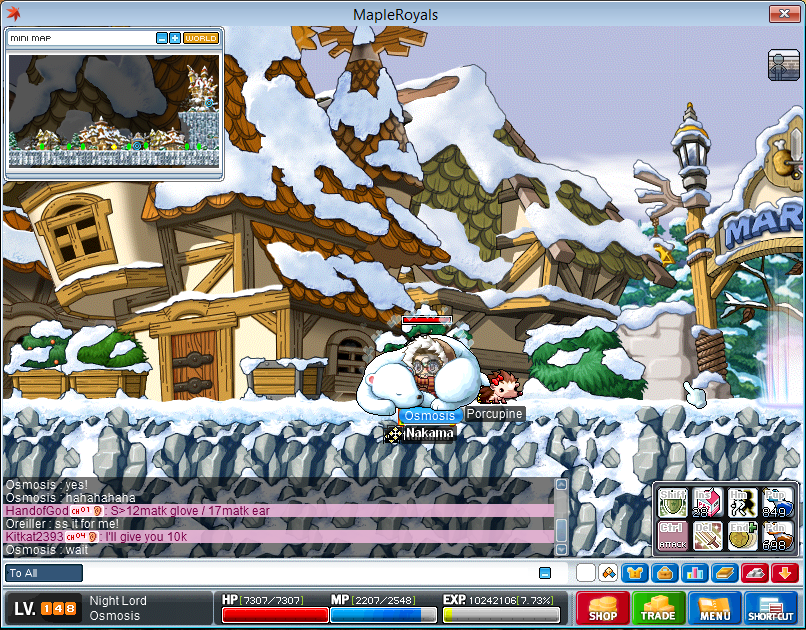This screenshot has width=806, height=630.
Task: Open the Shortcut menu
Action: click(x=771, y=609)
